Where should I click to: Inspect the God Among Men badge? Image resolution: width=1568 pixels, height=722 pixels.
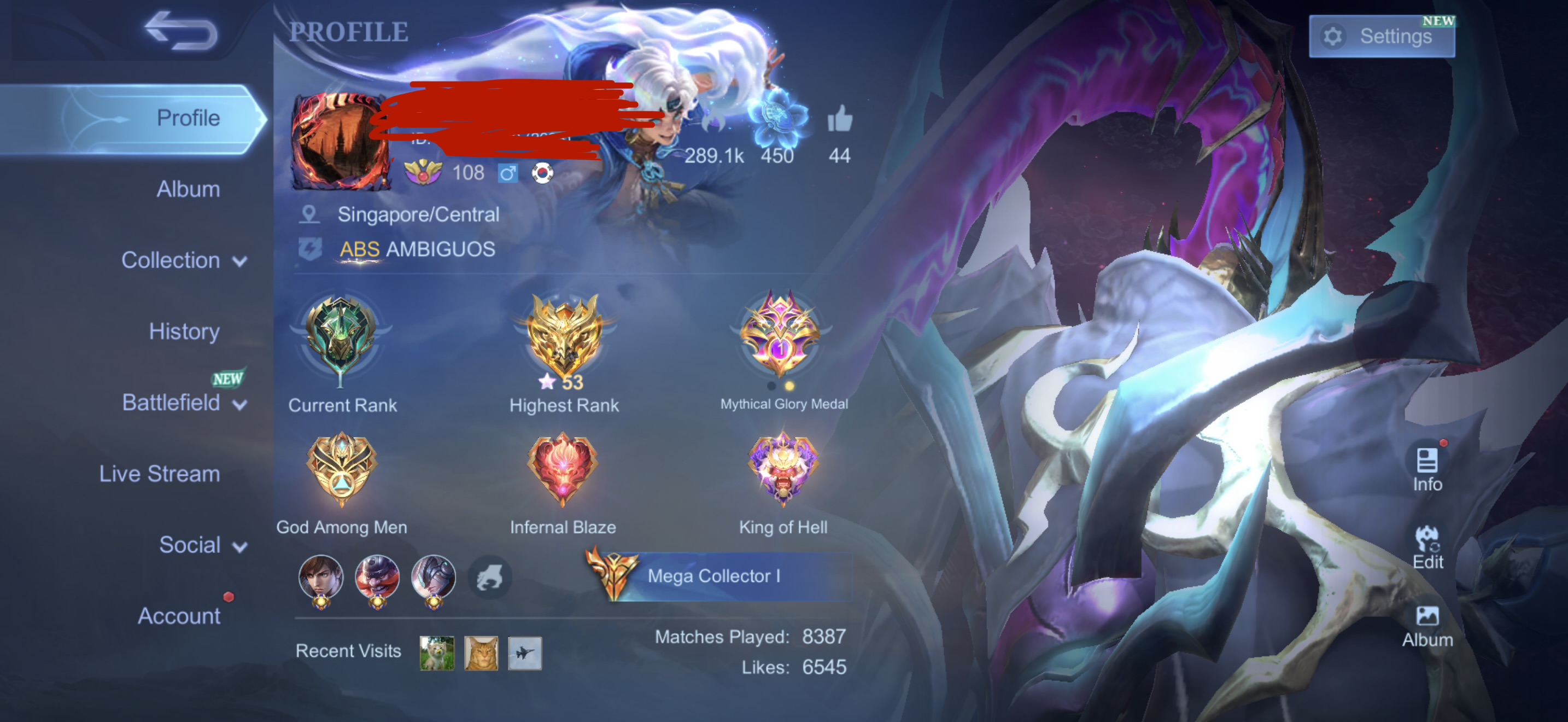pos(342,470)
